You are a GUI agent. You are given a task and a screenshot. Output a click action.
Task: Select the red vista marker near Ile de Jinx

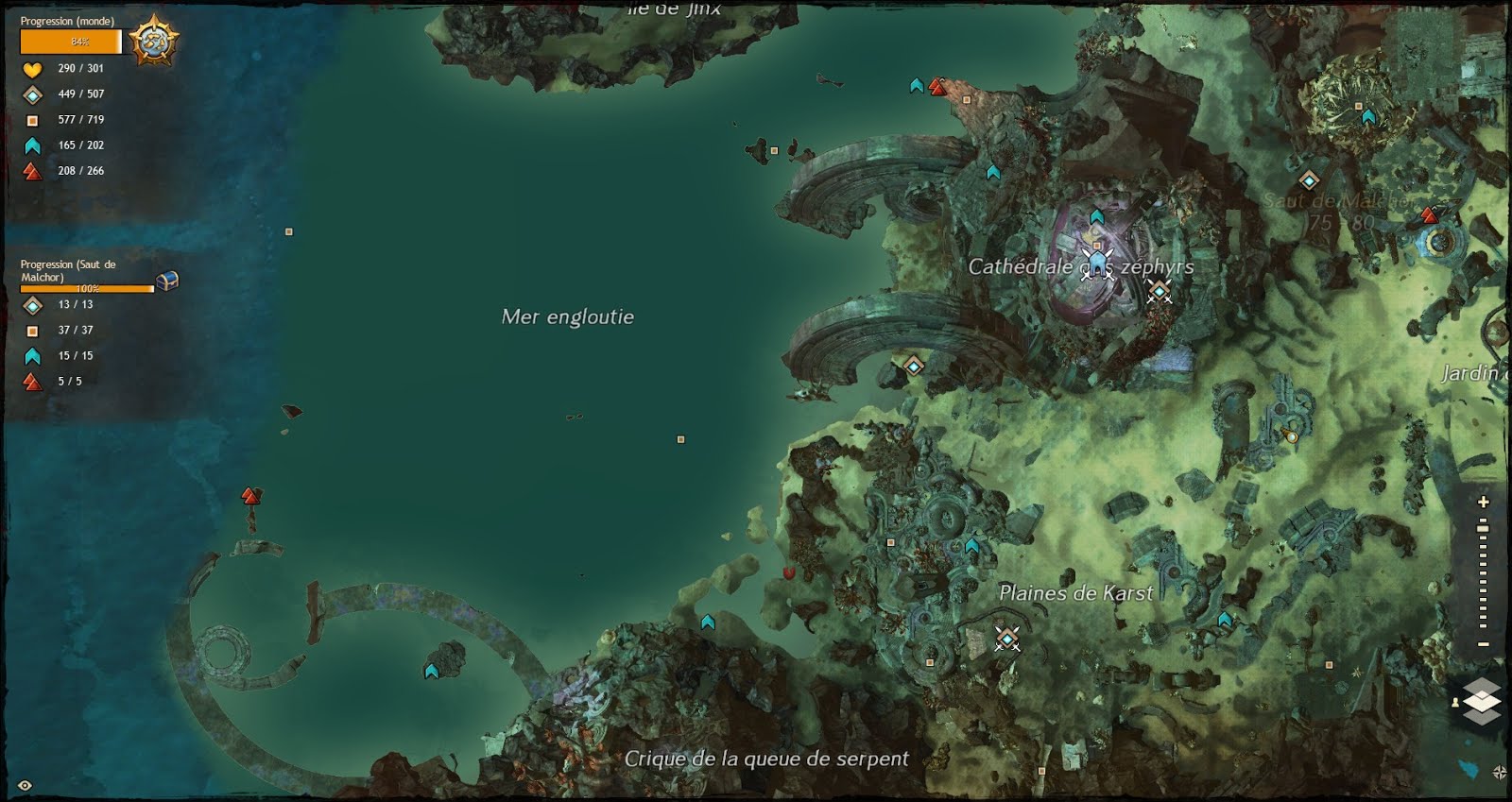937,84
